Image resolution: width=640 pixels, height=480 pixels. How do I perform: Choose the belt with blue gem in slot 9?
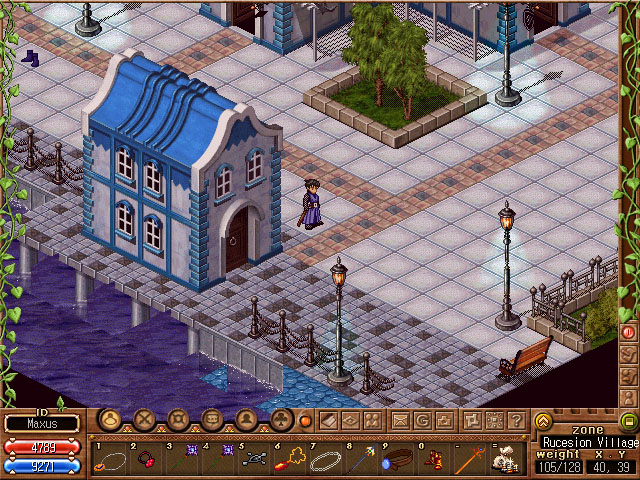[x=396, y=460]
